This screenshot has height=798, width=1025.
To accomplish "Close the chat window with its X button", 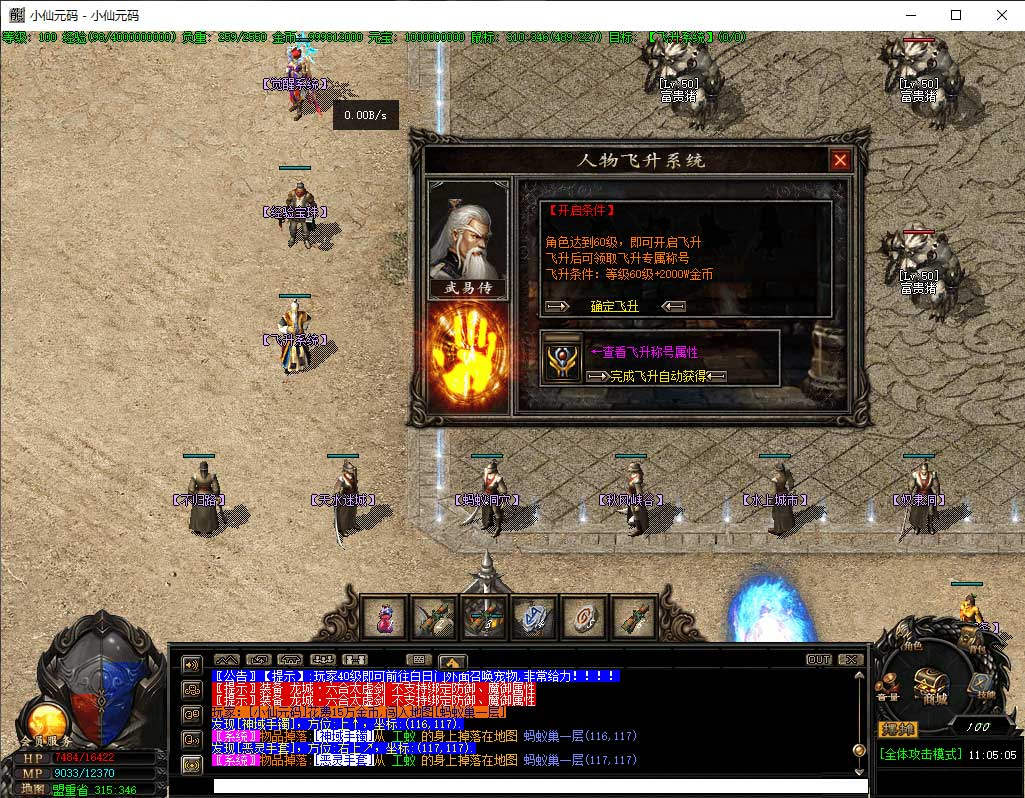I will tap(850, 660).
